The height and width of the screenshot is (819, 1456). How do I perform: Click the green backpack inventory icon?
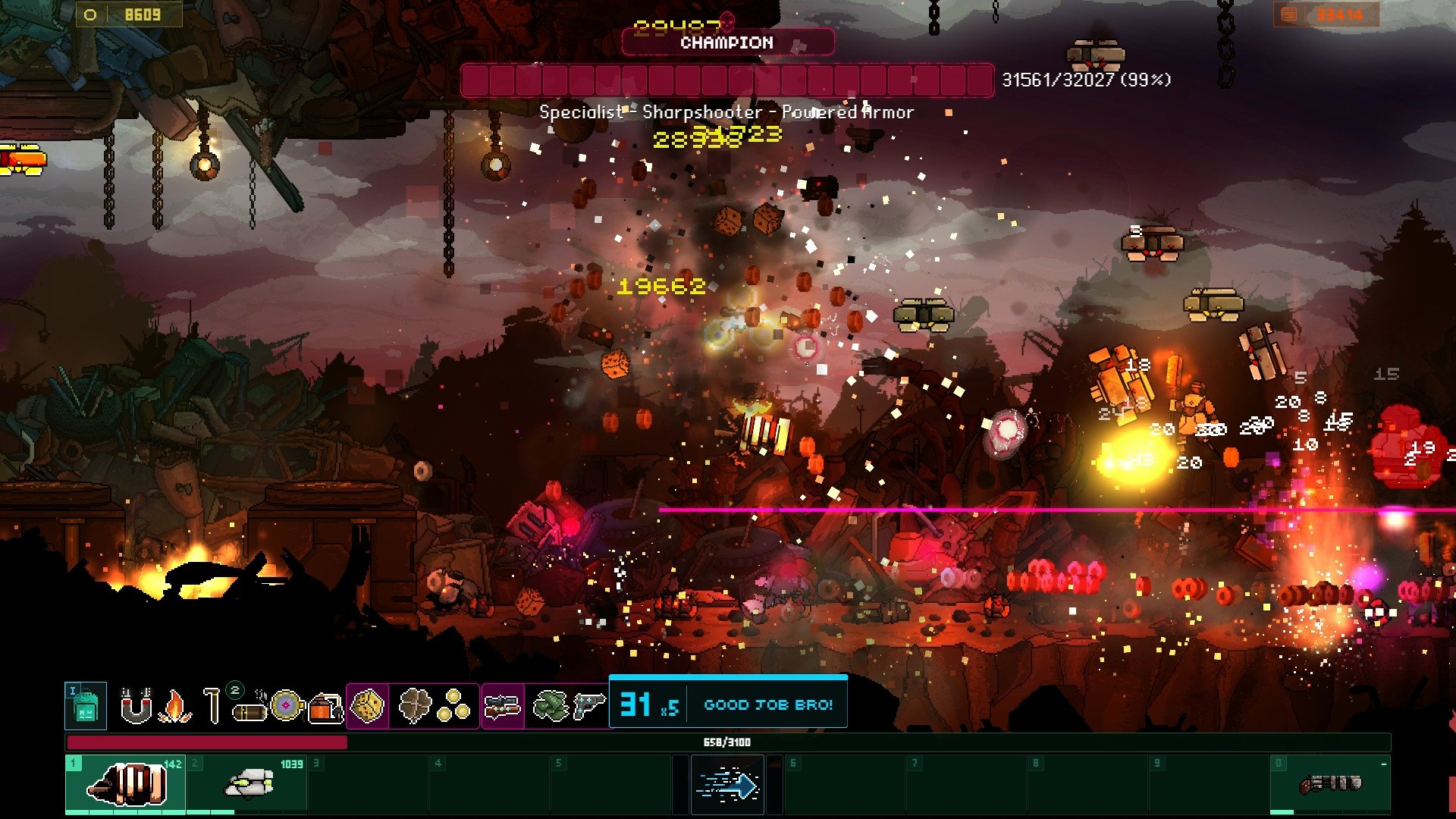click(x=85, y=706)
